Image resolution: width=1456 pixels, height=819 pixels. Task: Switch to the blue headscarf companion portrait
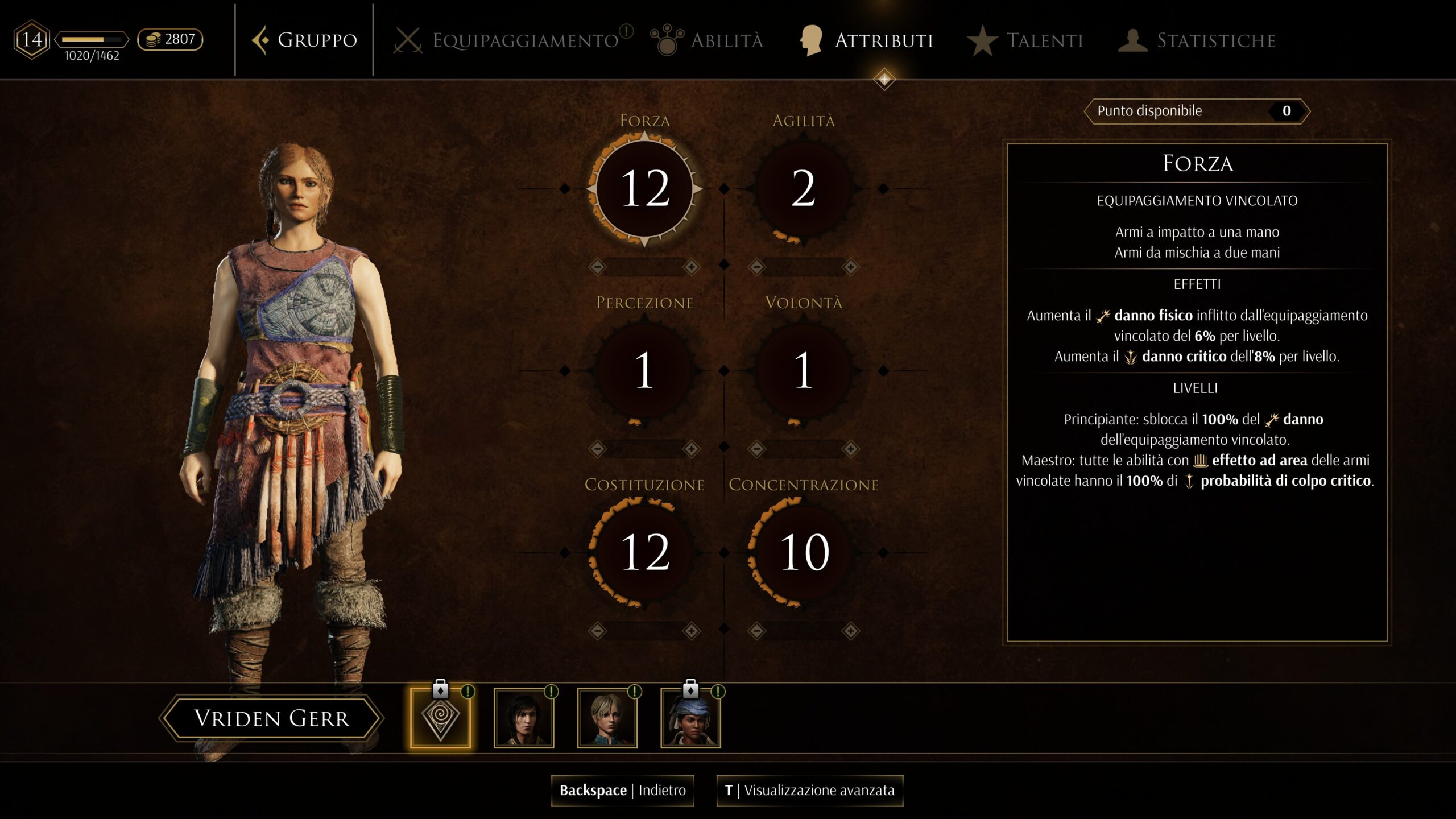click(x=690, y=718)
